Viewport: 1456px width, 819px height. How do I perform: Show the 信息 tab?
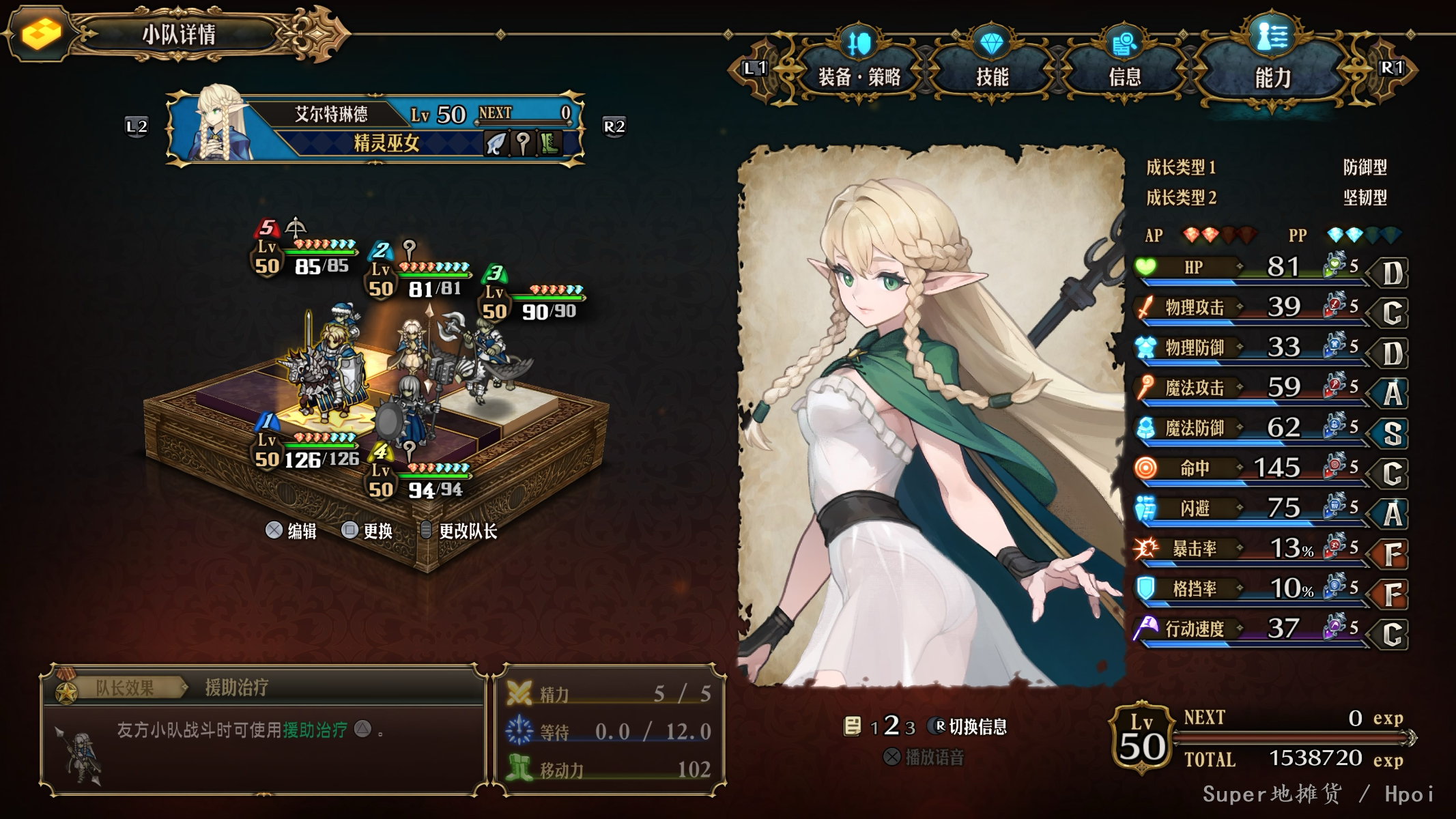(x=1124, y=76)
